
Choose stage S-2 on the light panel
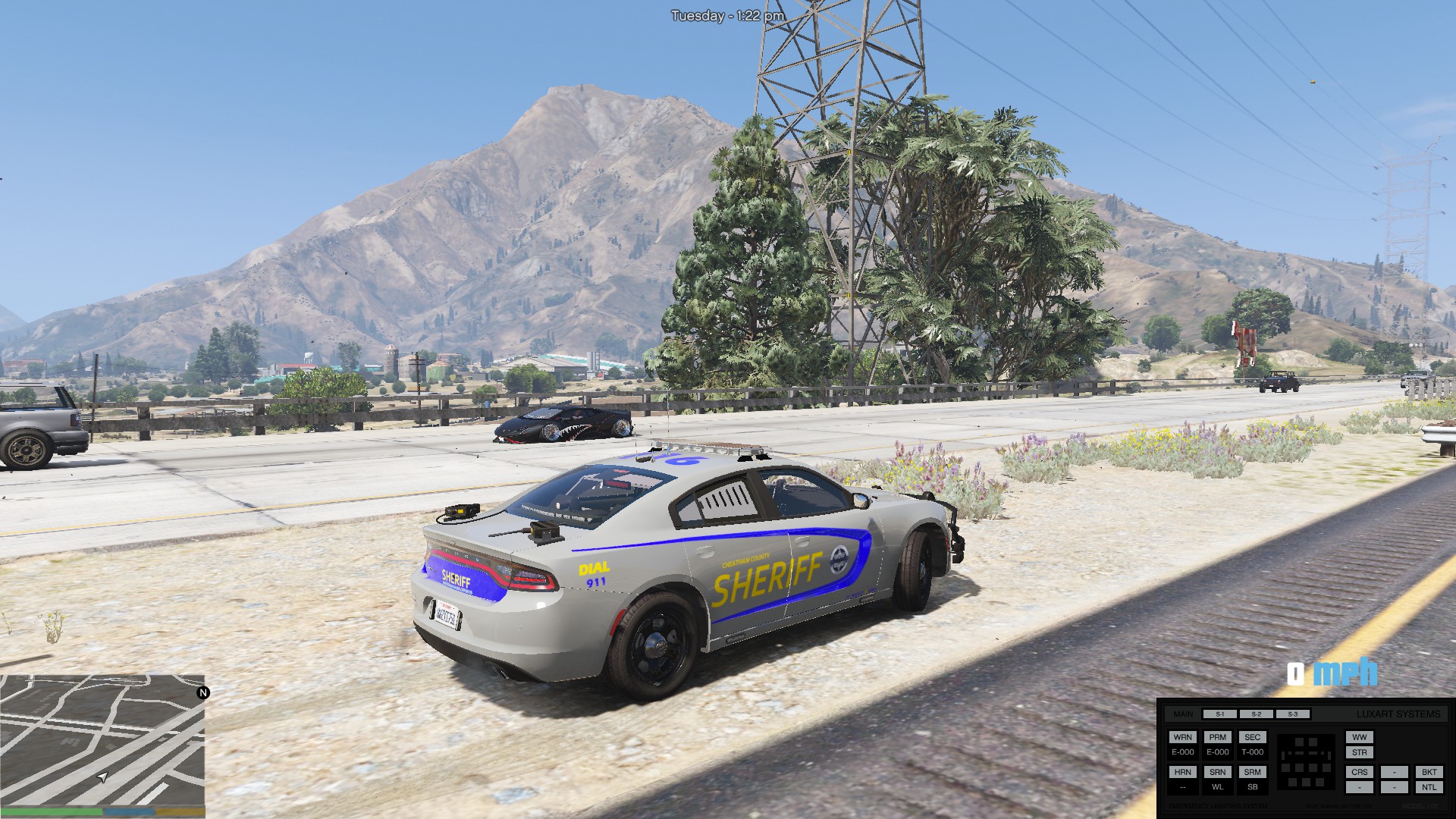click(1256, 714)
